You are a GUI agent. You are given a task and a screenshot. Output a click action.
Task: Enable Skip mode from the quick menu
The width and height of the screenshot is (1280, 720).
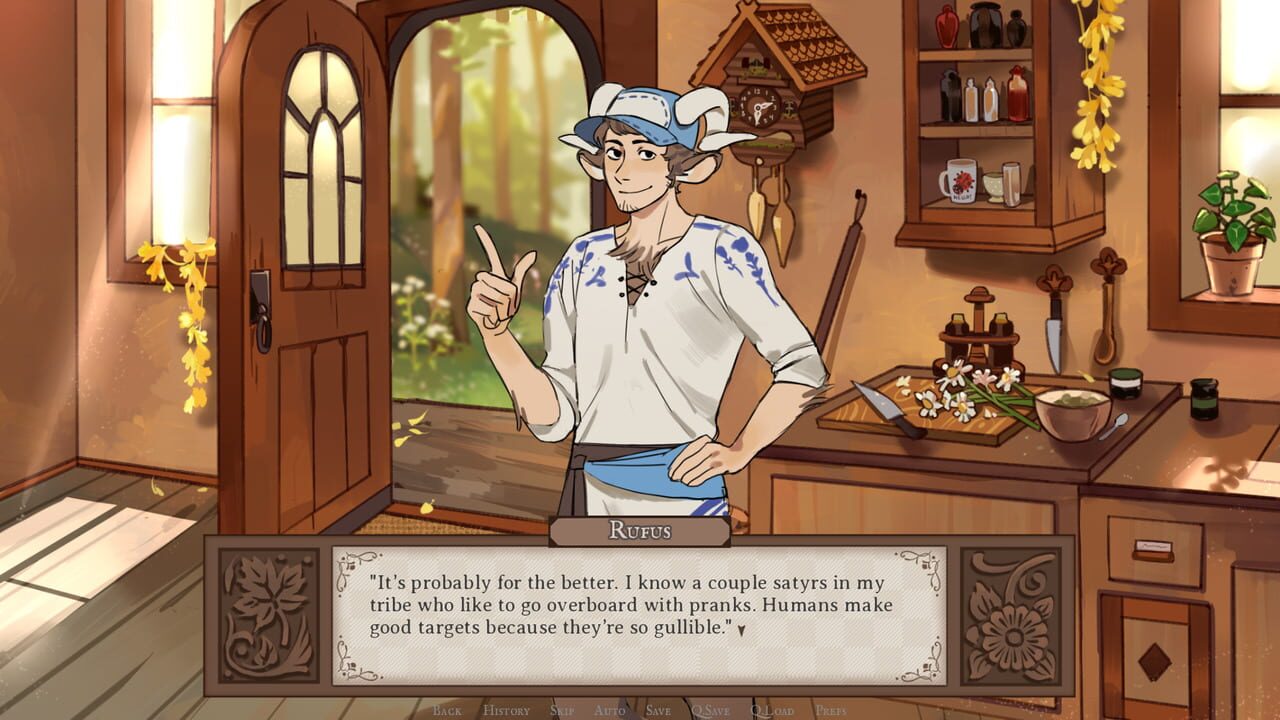(562, 712)
